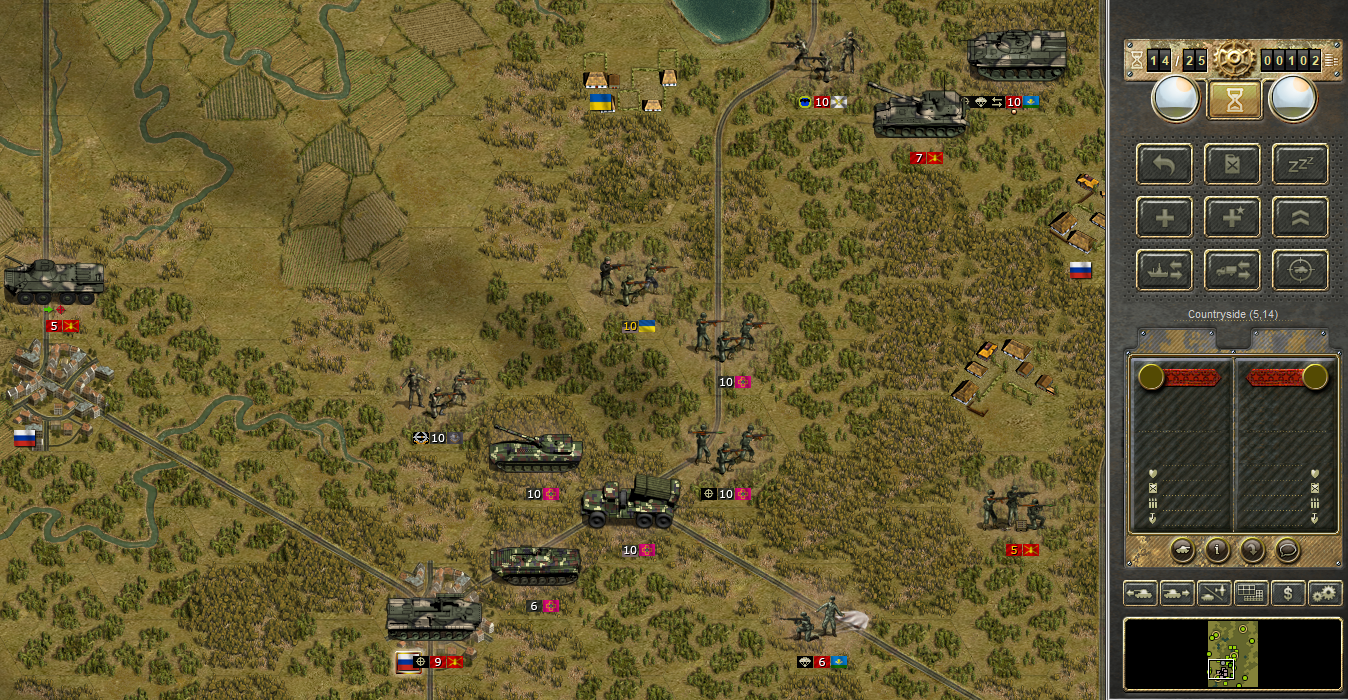Choose elite replacements (plus with star)
Image resolution: width=1348 pixels, height=700 pixels.
click(x=1232, y=217)
